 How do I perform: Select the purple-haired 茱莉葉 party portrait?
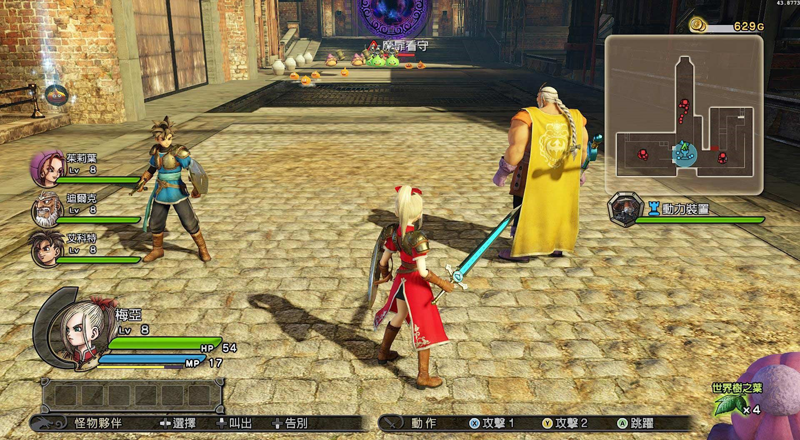(45, 167)
